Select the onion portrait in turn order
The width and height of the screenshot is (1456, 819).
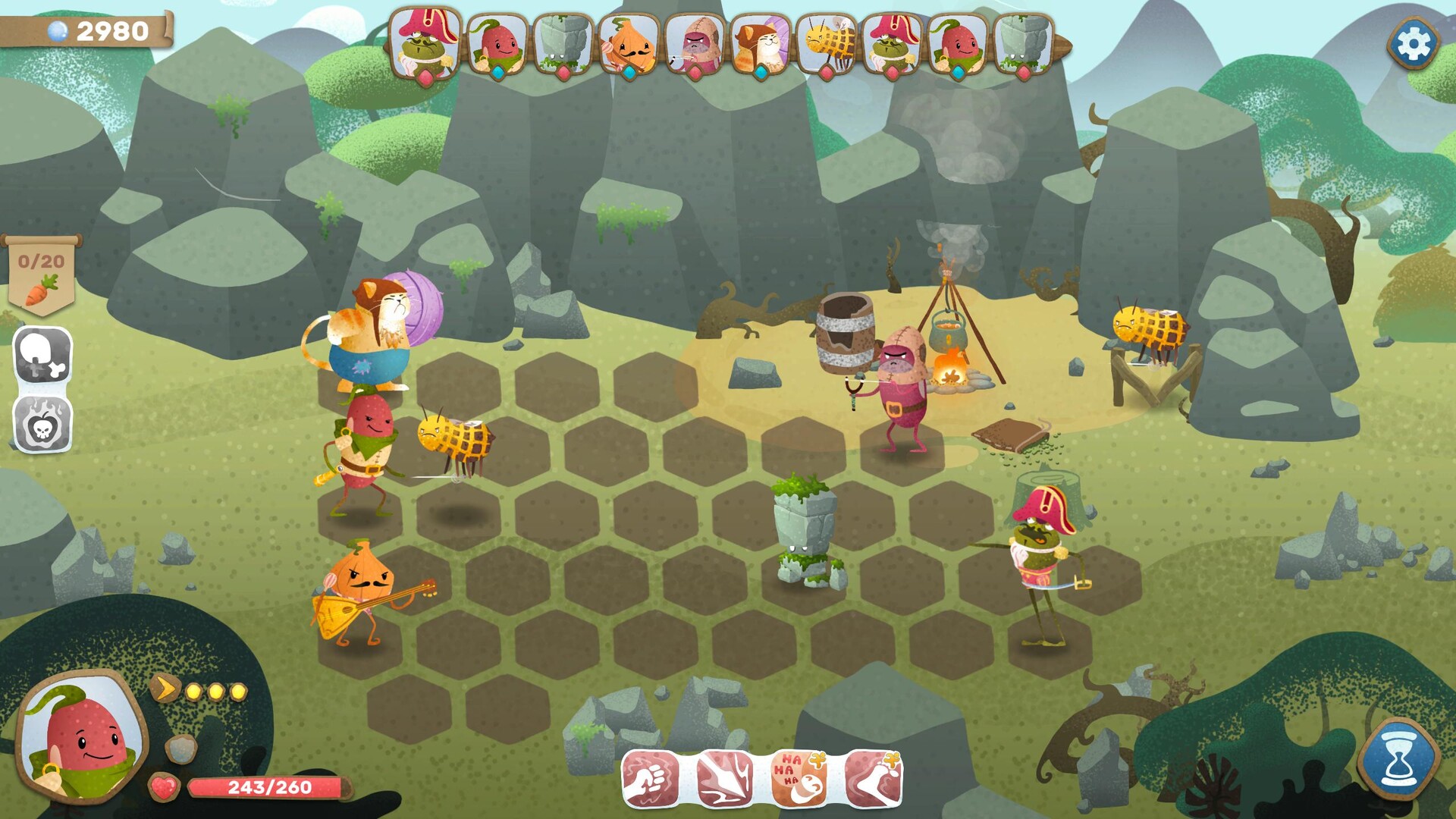[628, 44]
